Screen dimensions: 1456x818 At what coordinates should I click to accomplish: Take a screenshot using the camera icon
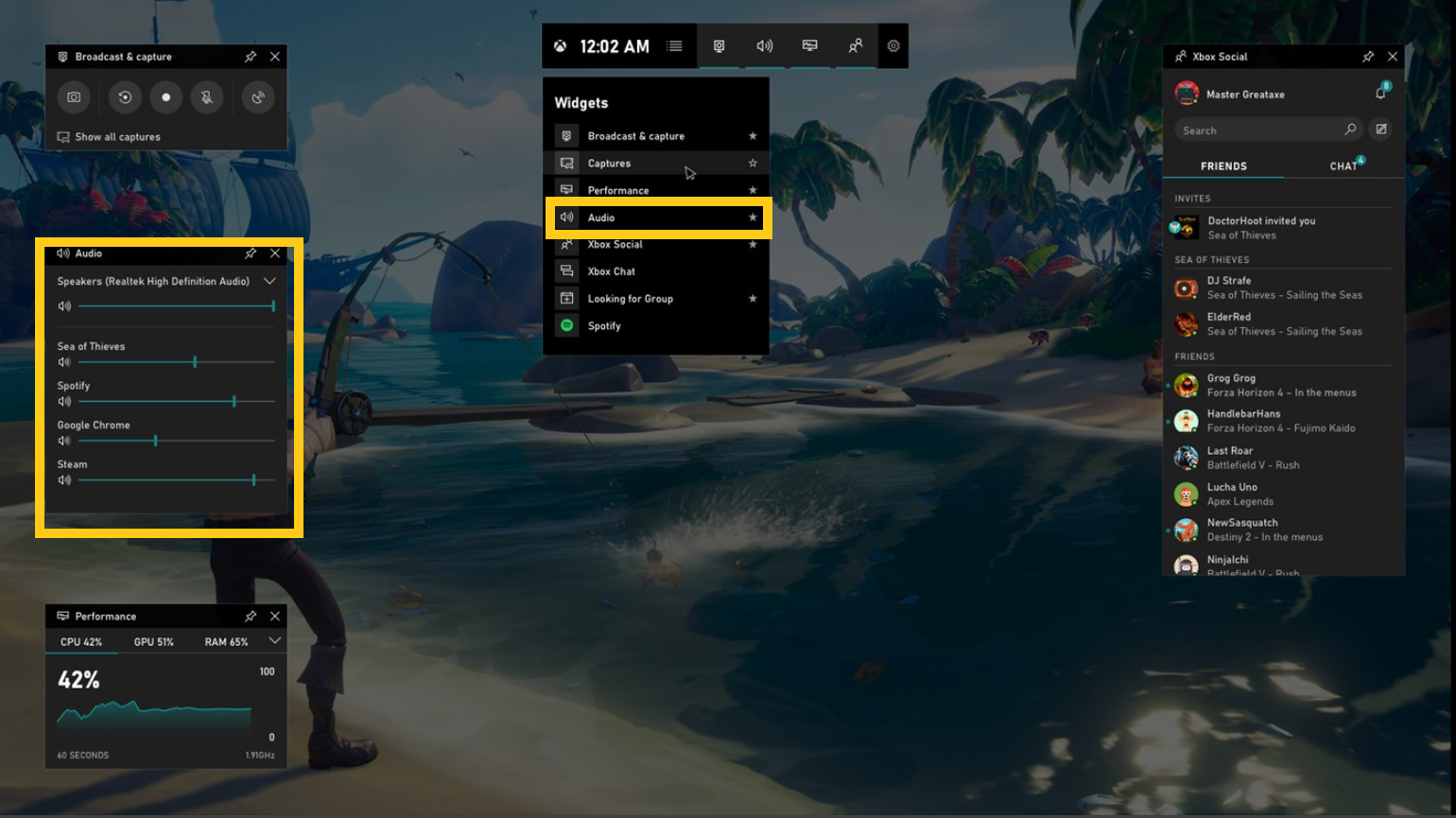point(74,96)
